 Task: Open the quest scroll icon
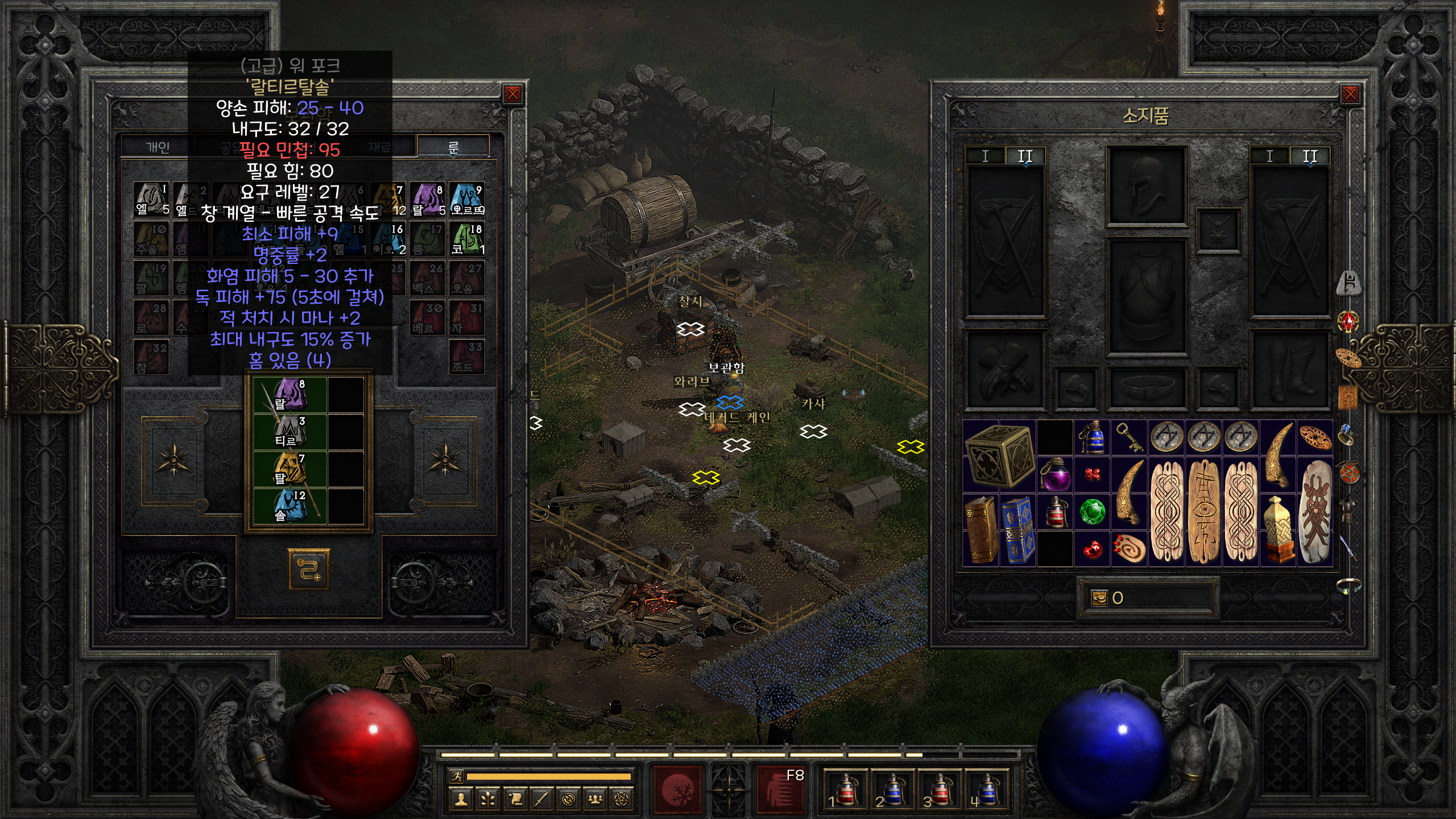point(515,800)
